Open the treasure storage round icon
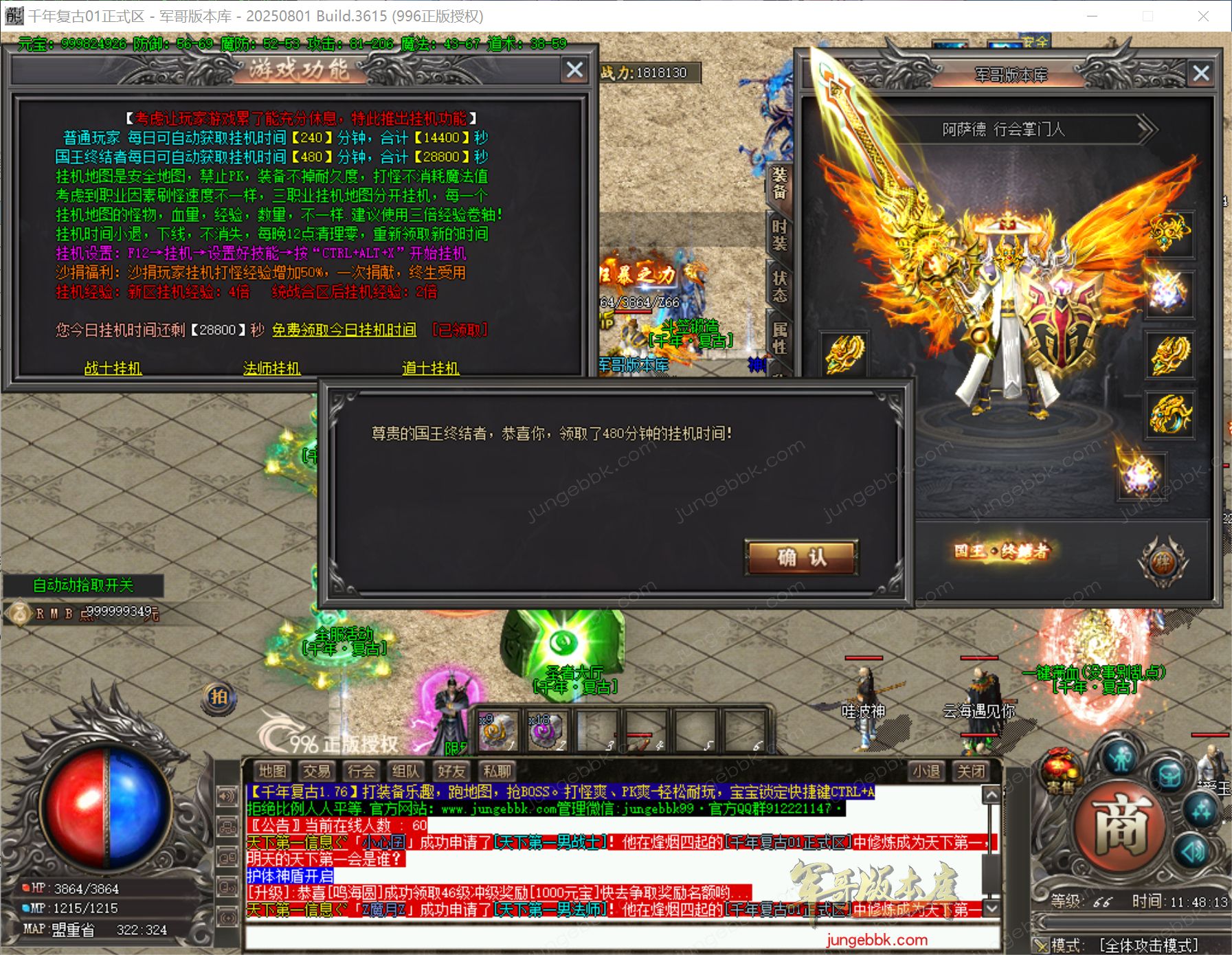Viewport: 1232px width, 955px height. tap(1169, 774)
